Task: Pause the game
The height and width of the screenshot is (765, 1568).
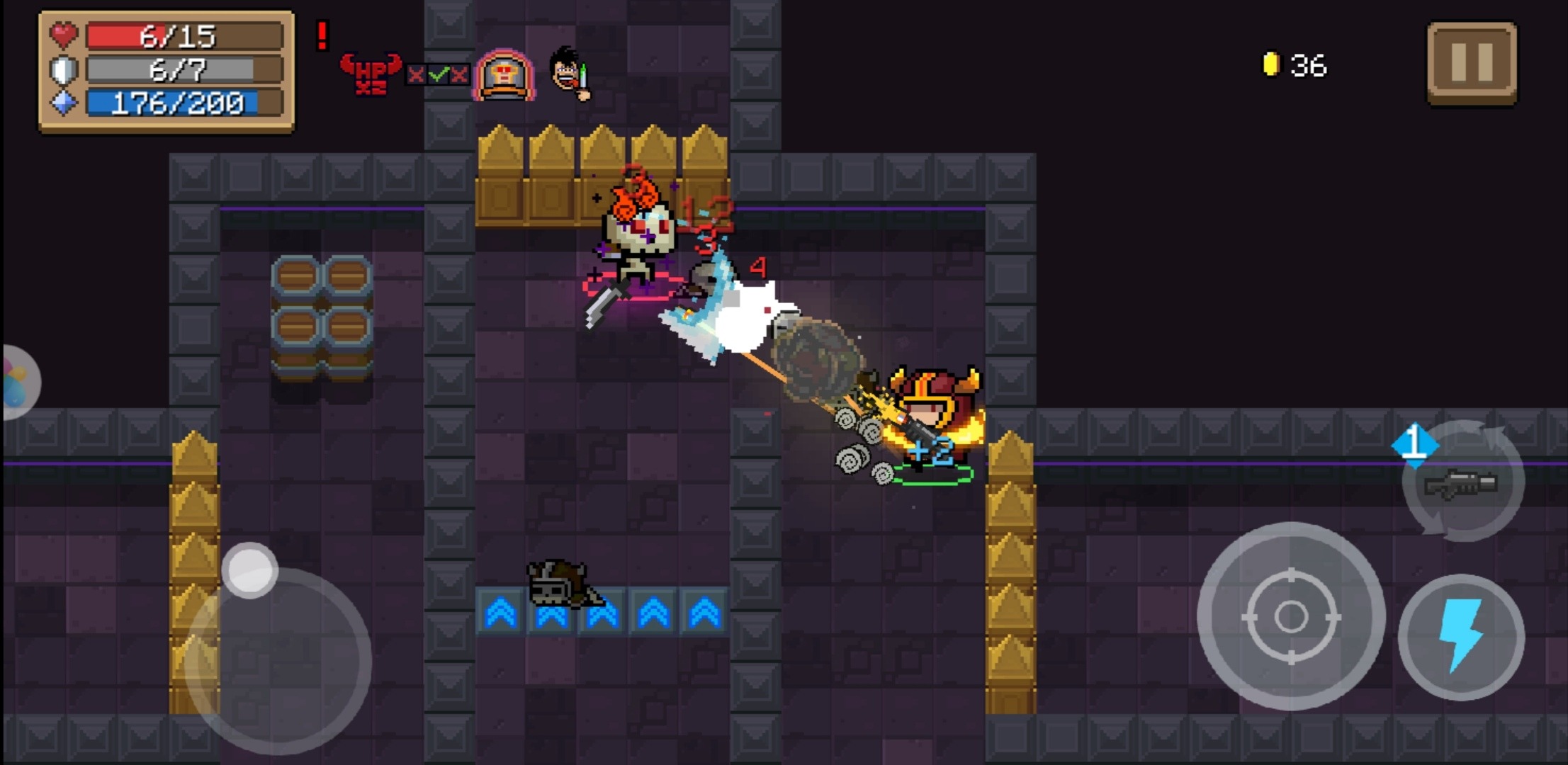Action: point(1472,62)
